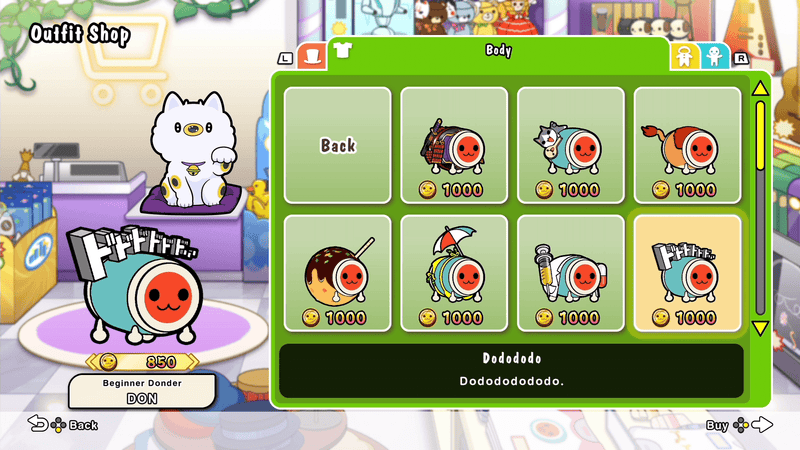Open the cyan character figure tab
Screen dimensions: 800x450
tap(714, 57)
